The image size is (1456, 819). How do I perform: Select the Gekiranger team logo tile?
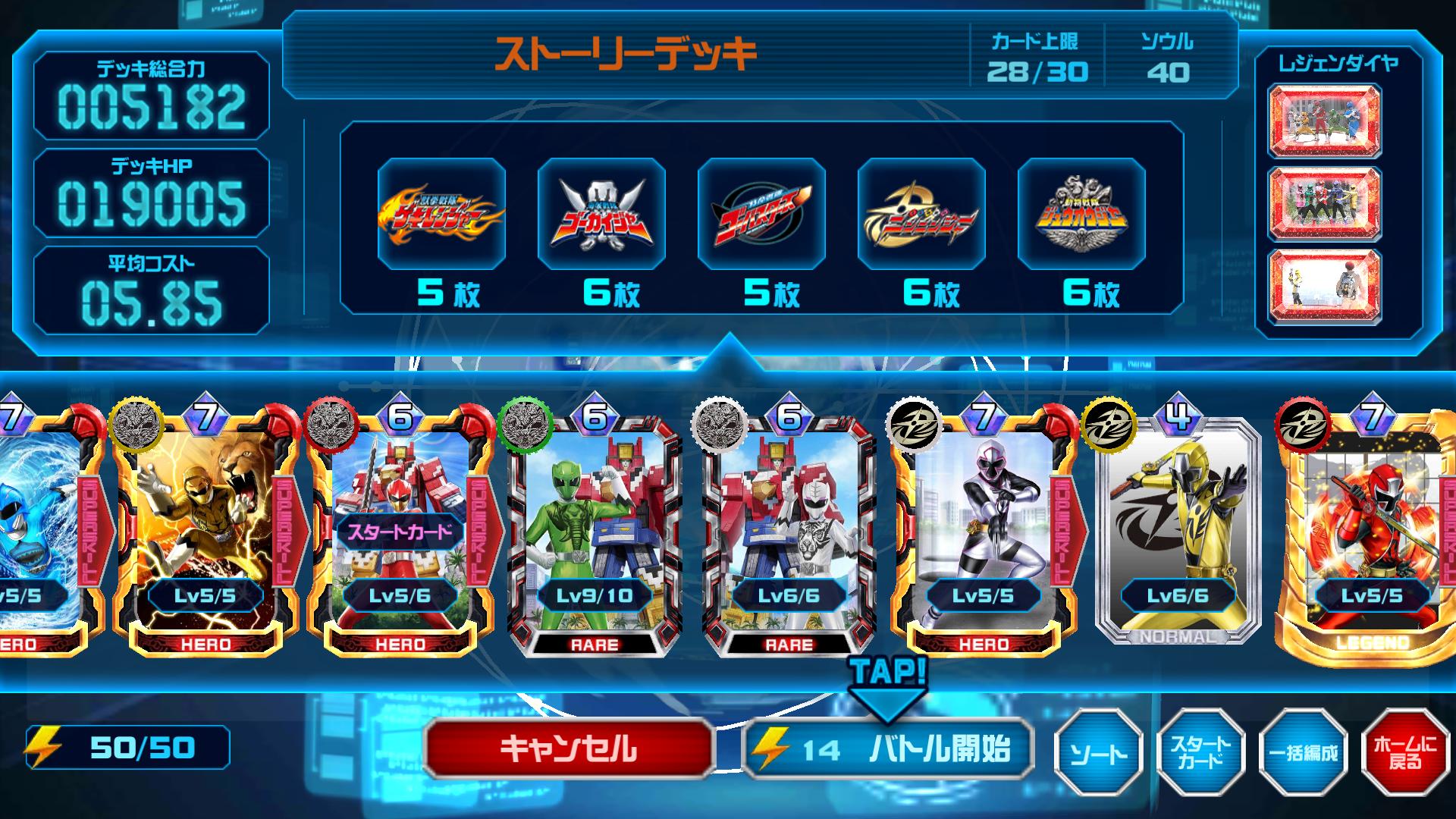(441, 214)
